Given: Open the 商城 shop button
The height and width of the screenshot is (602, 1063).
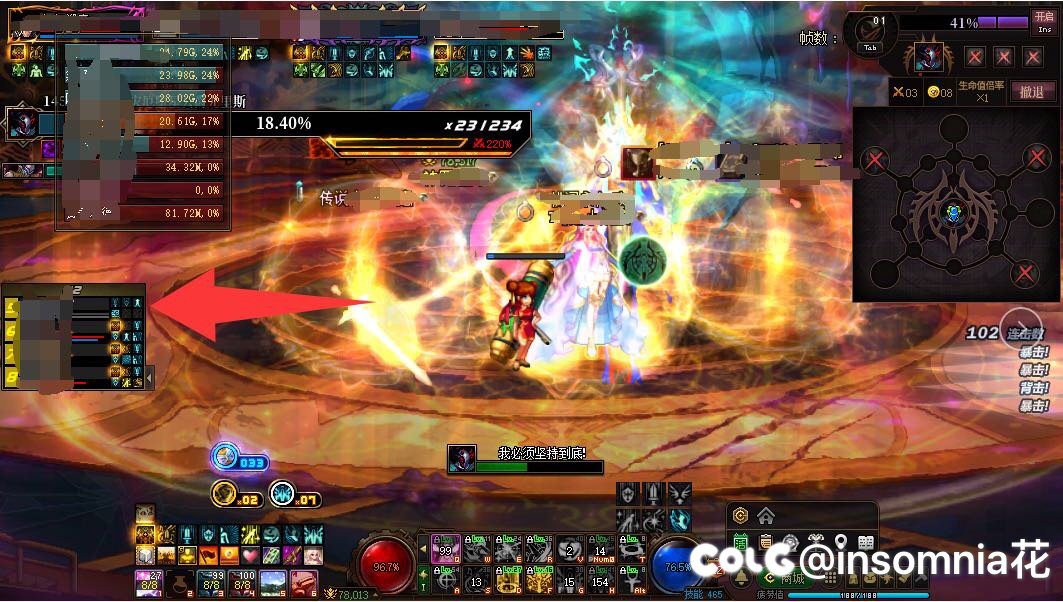Looking at the screenshot, I should click(x=790, y=577).
